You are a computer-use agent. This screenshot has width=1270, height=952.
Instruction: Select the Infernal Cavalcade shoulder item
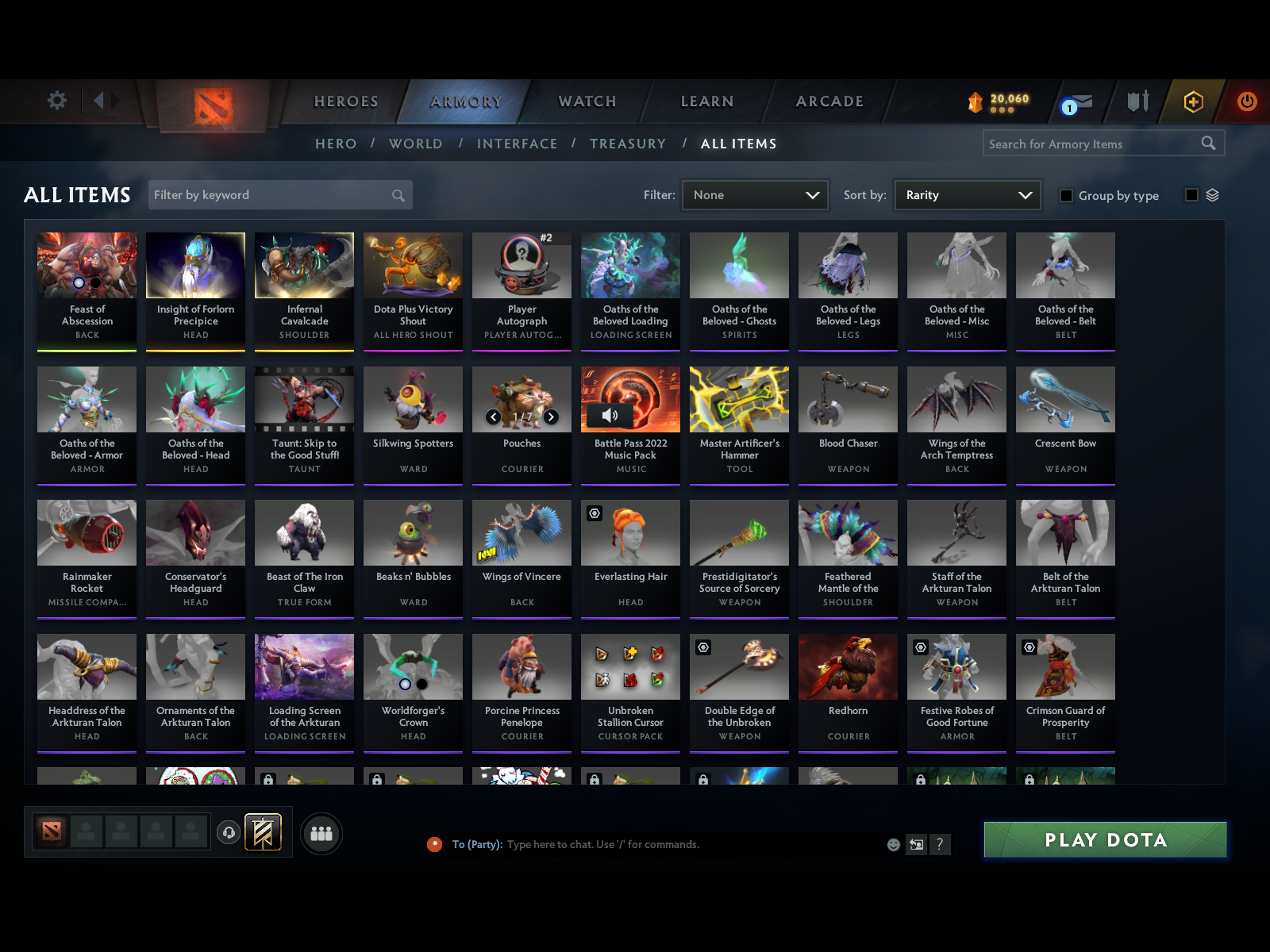click(304, 290)
